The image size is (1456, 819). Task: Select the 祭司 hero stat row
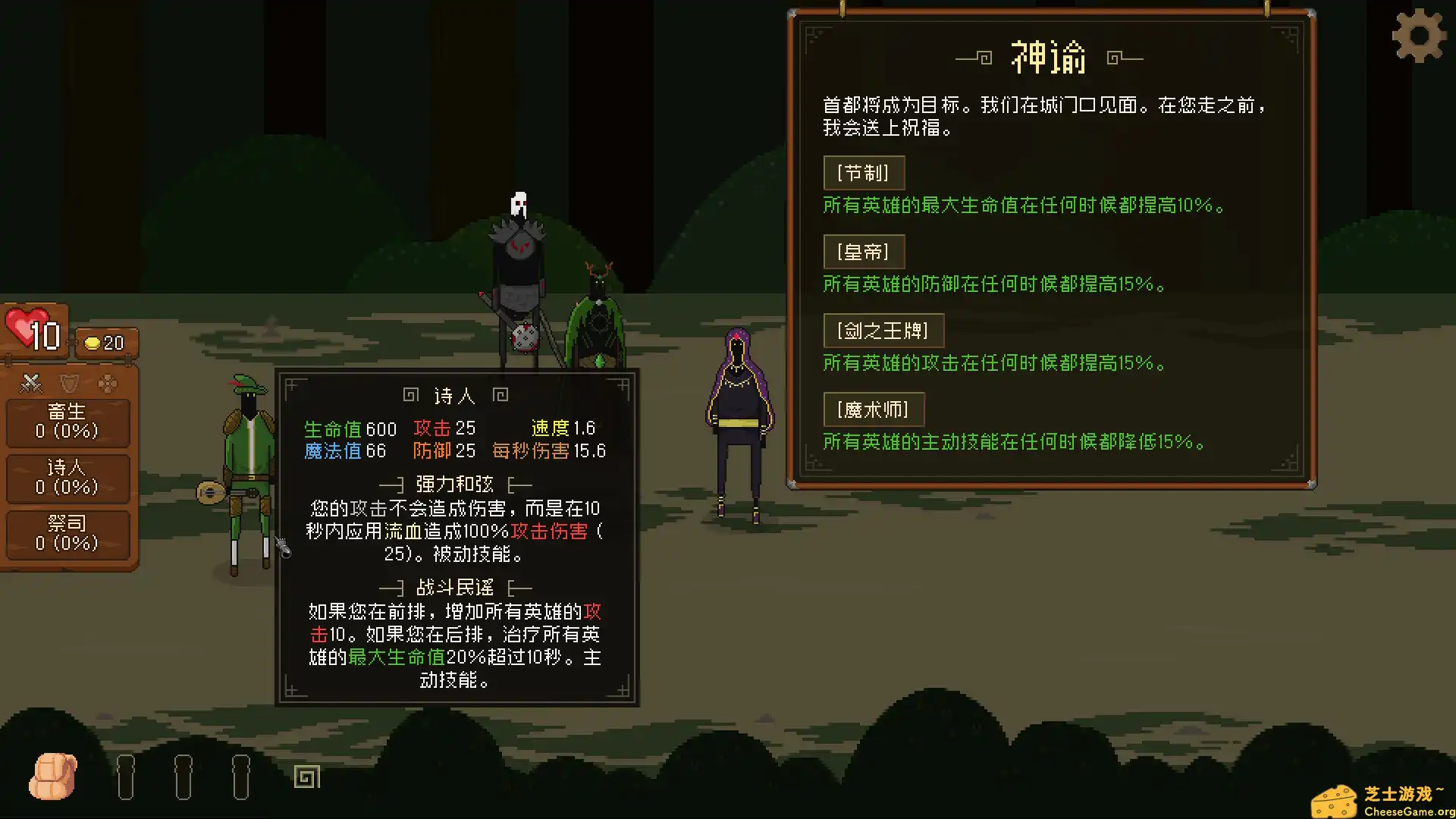click(x=67, y=534)
